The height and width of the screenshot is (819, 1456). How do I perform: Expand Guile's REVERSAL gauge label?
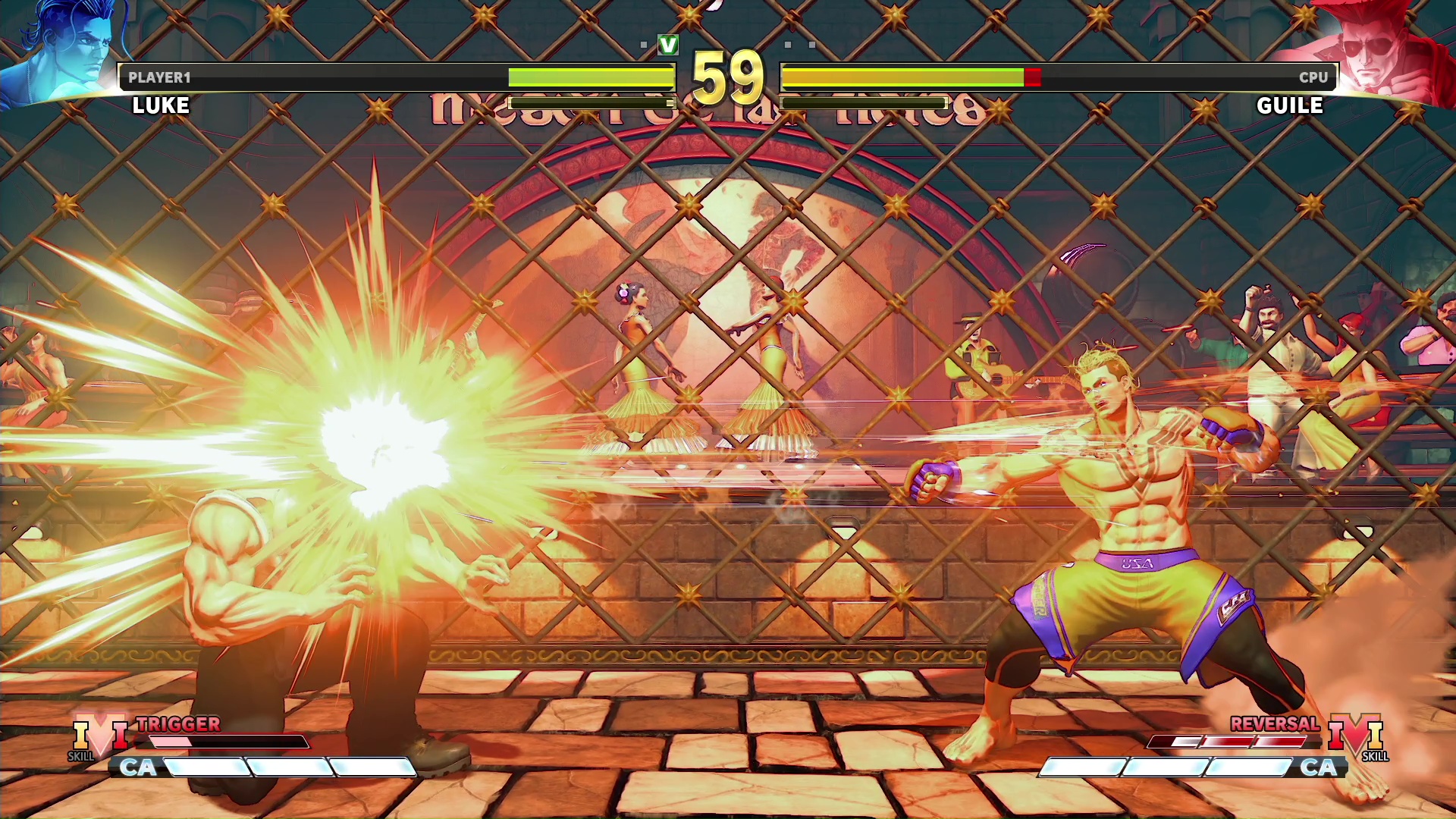[x=1274, y=724]
